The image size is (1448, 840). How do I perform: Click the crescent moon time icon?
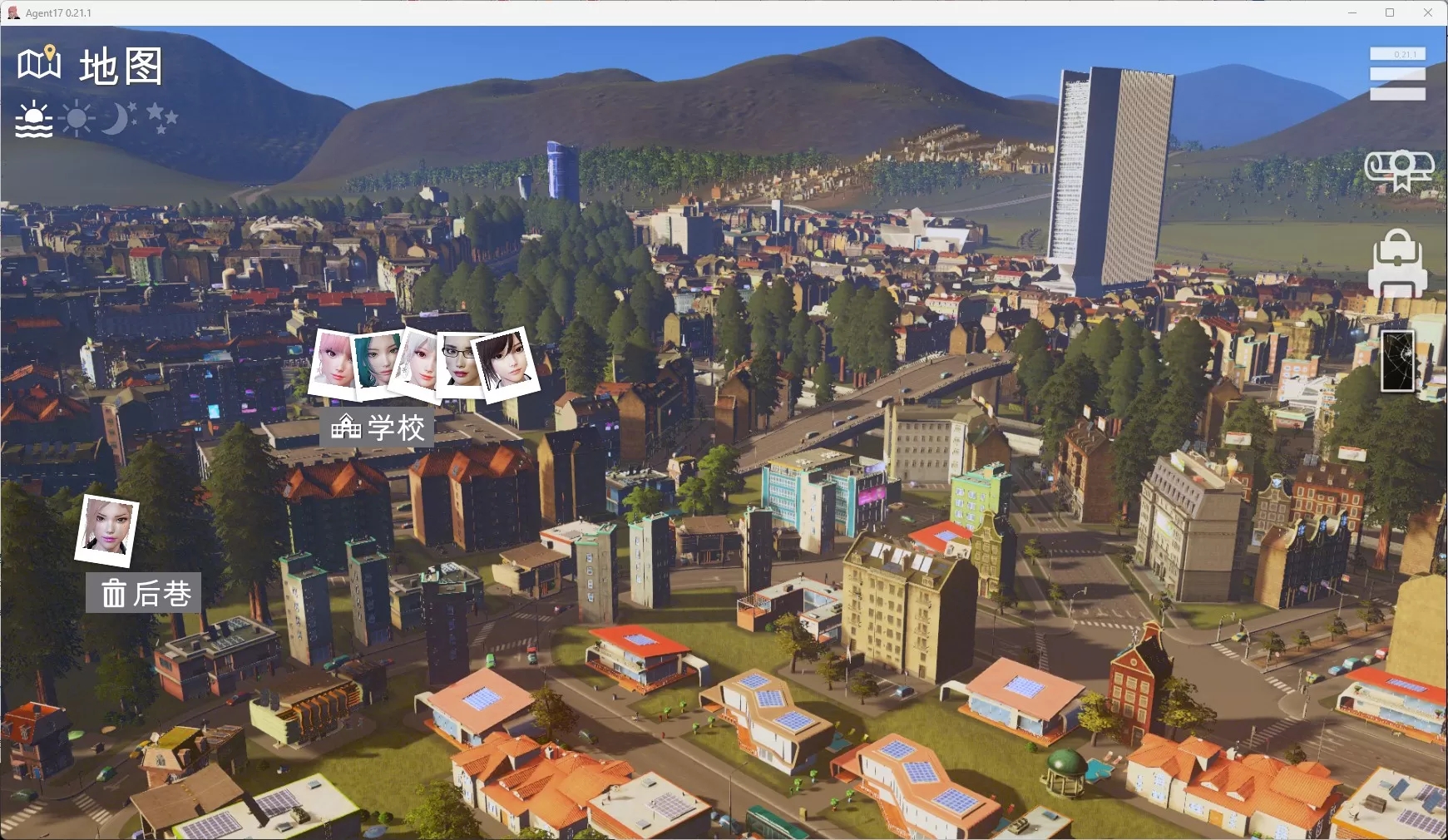click(x=116, y=119)
